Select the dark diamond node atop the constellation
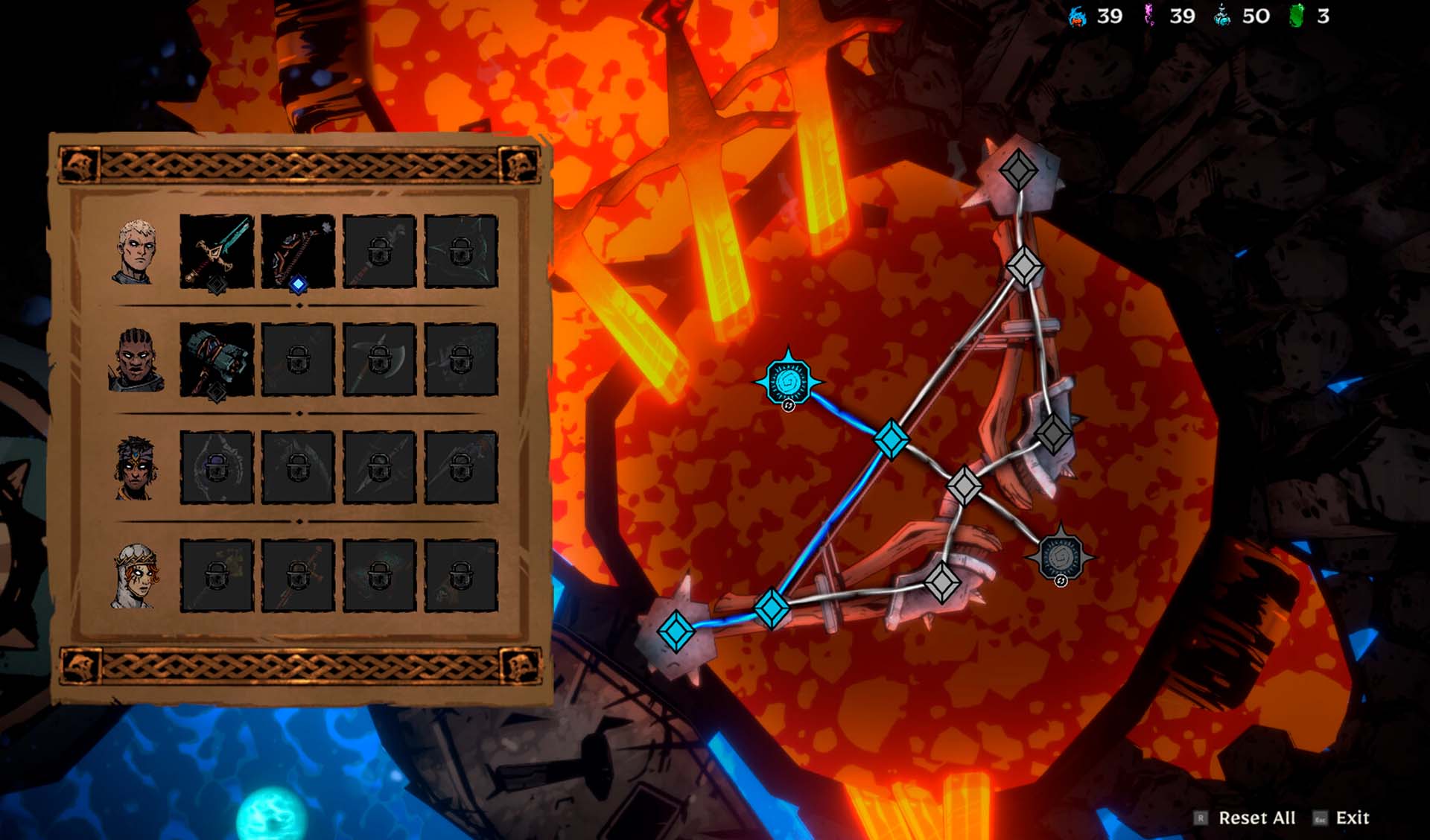This screenshot has height=840, width=1430. pyautogui.click(x=1018, y=170)
